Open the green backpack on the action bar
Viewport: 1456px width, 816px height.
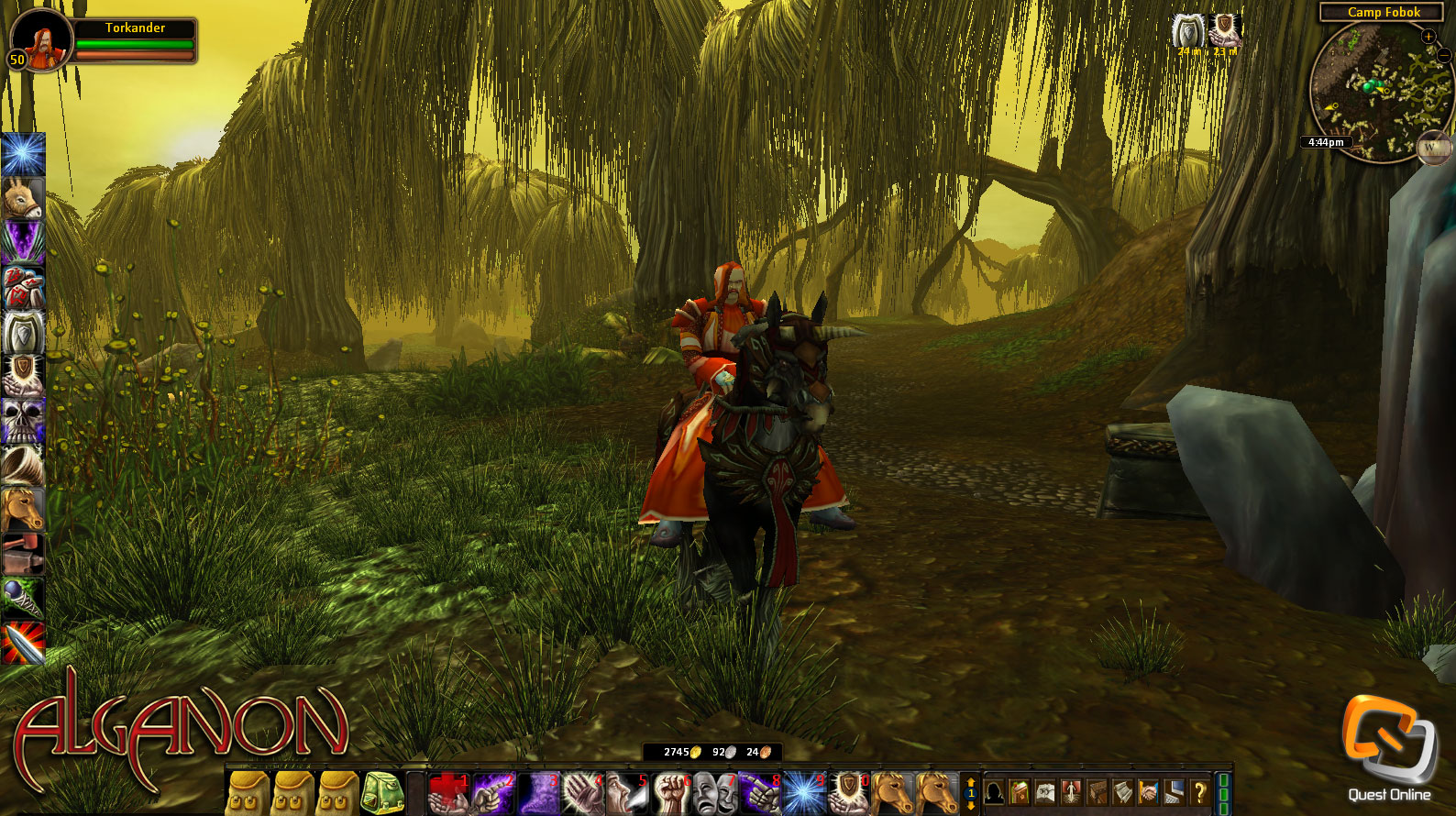(x=385, y=790)
